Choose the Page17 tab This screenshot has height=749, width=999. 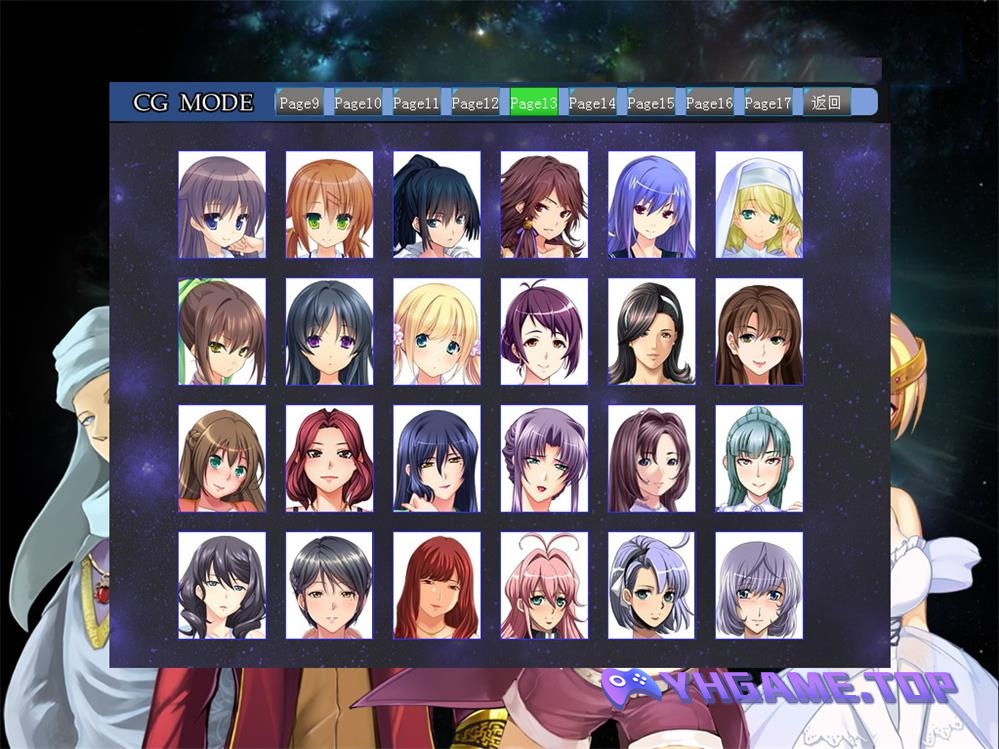coord(768,102)
